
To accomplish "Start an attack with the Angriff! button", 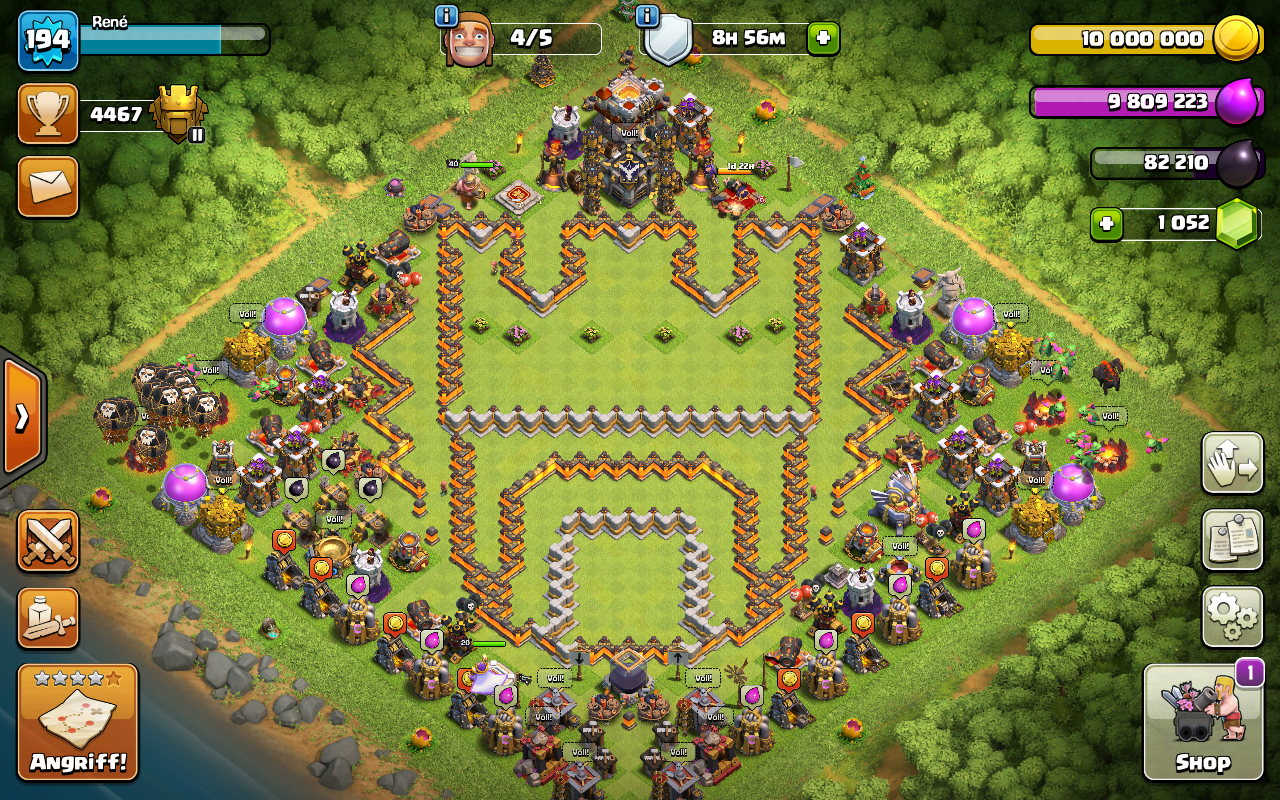I will click(x=78, y=722).
